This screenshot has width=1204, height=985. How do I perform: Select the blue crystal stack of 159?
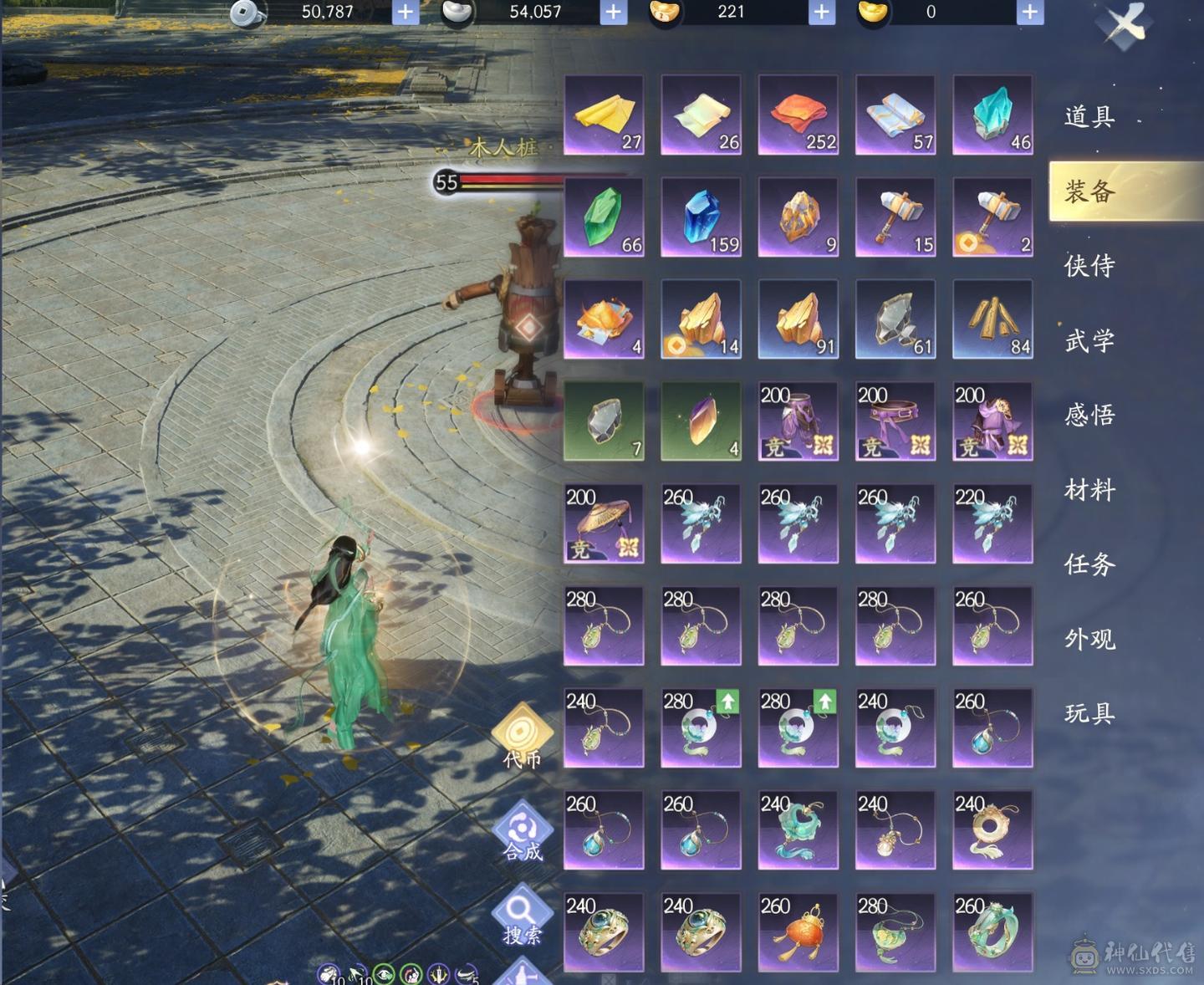click(701, 217)
